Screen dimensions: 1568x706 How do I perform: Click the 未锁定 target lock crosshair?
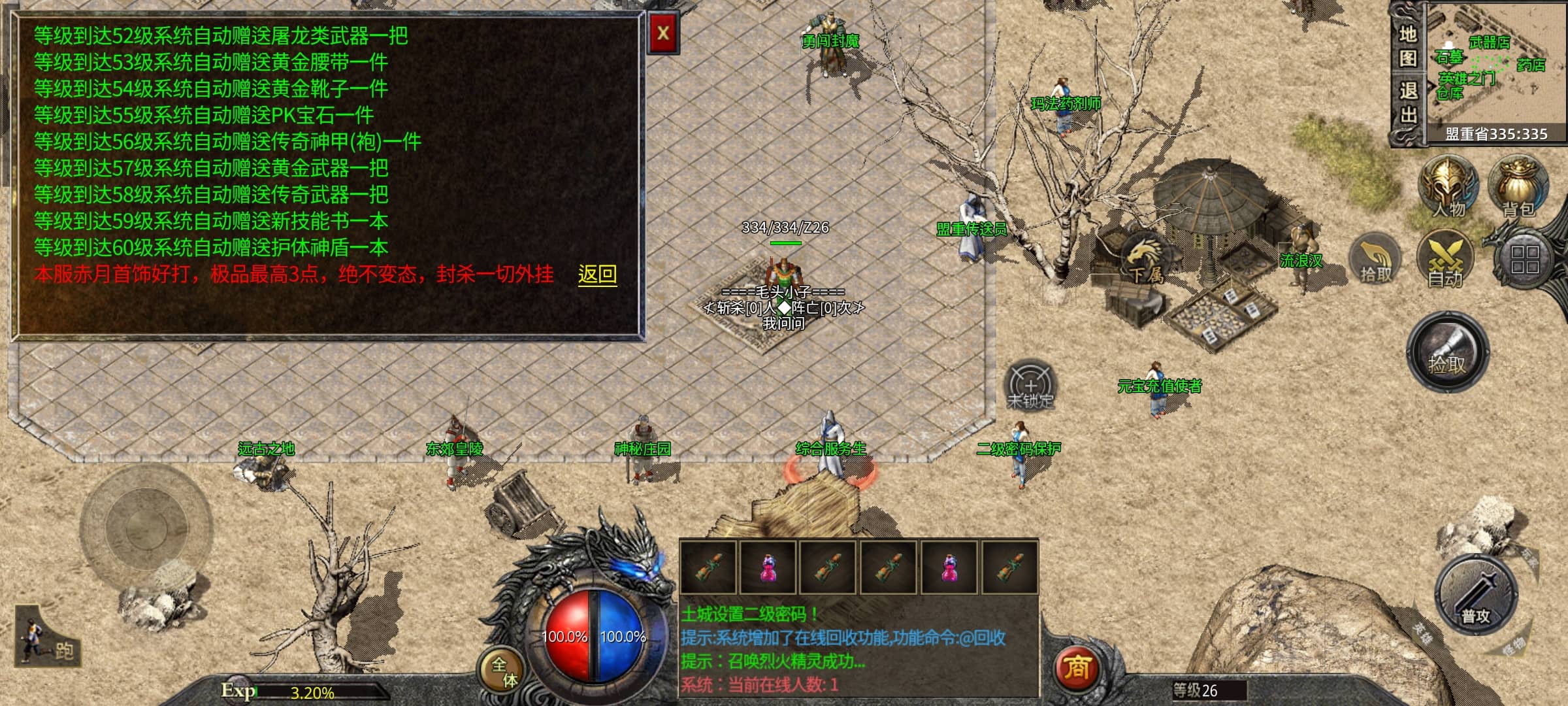[1030, 386]
